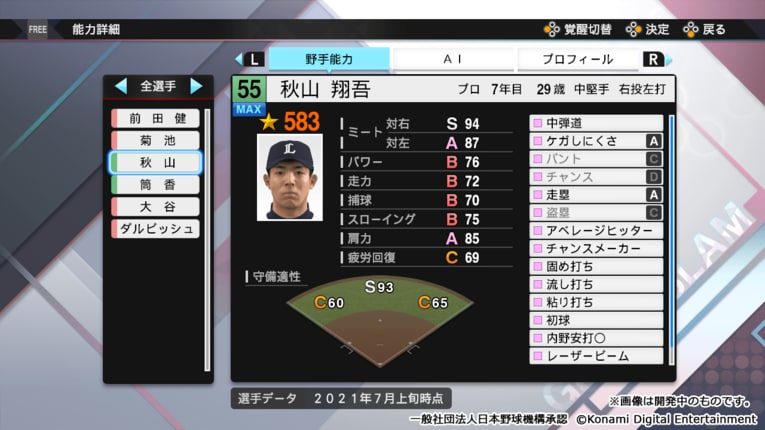Select the 内野安打〇 skill row
This screenshot has width=765, height=430.
[596, 338]
